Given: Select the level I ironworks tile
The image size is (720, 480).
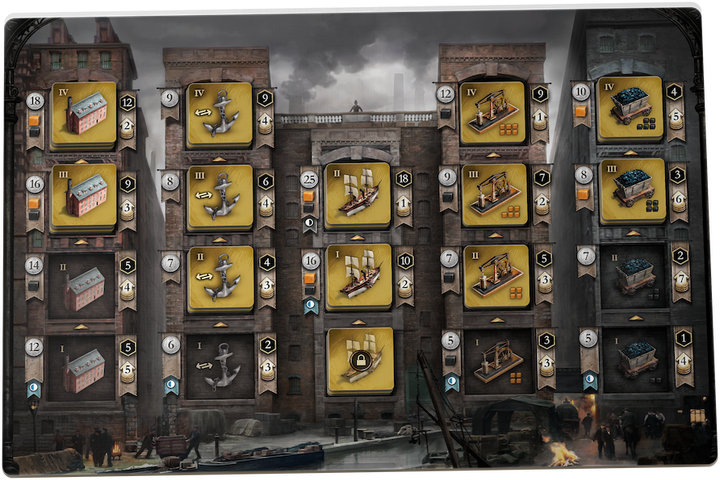Looking at the screenshot, I should 493,362.
